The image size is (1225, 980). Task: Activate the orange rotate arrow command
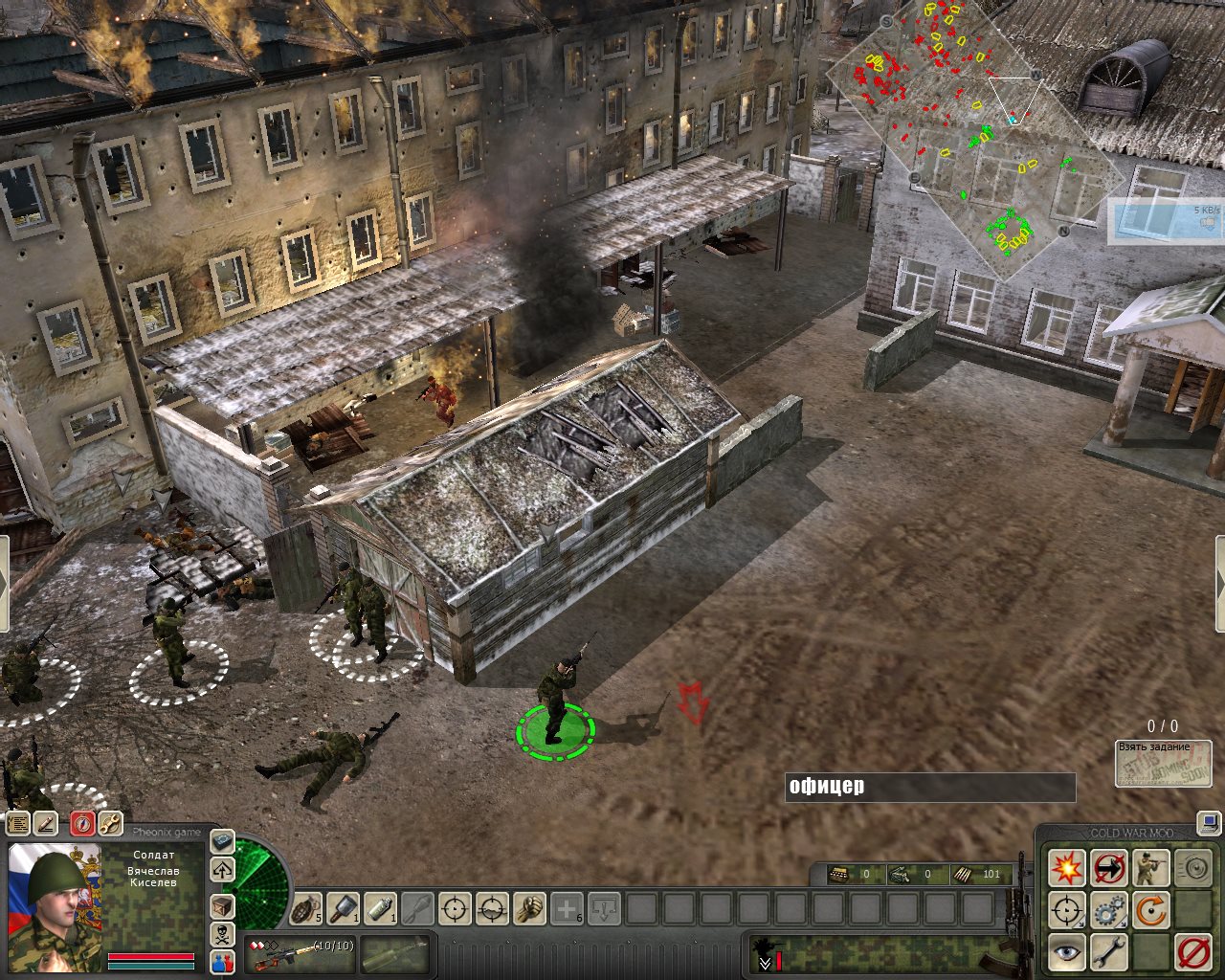[1151, 910]
